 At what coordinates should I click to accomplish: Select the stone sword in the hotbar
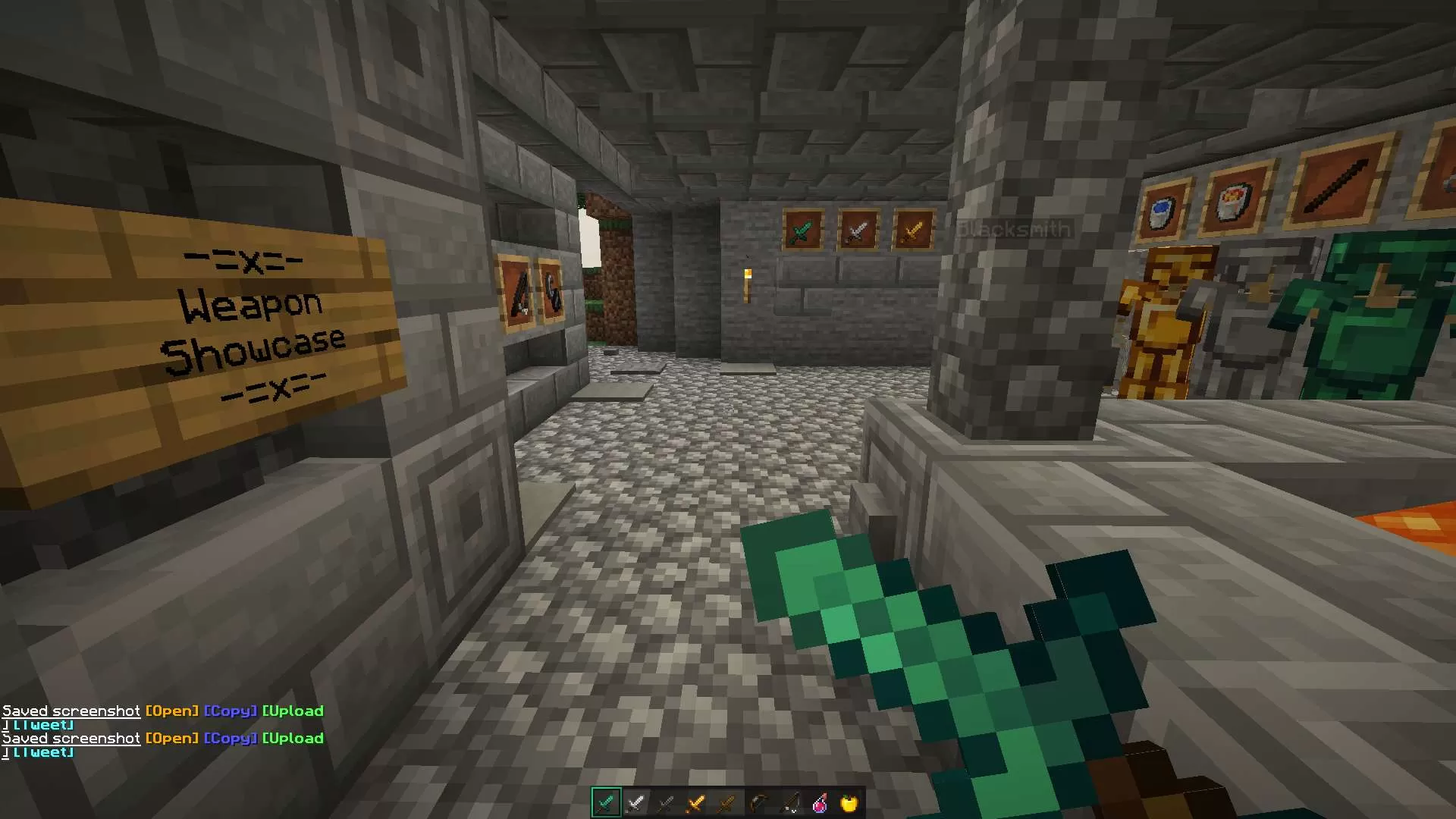coord(666,802)
